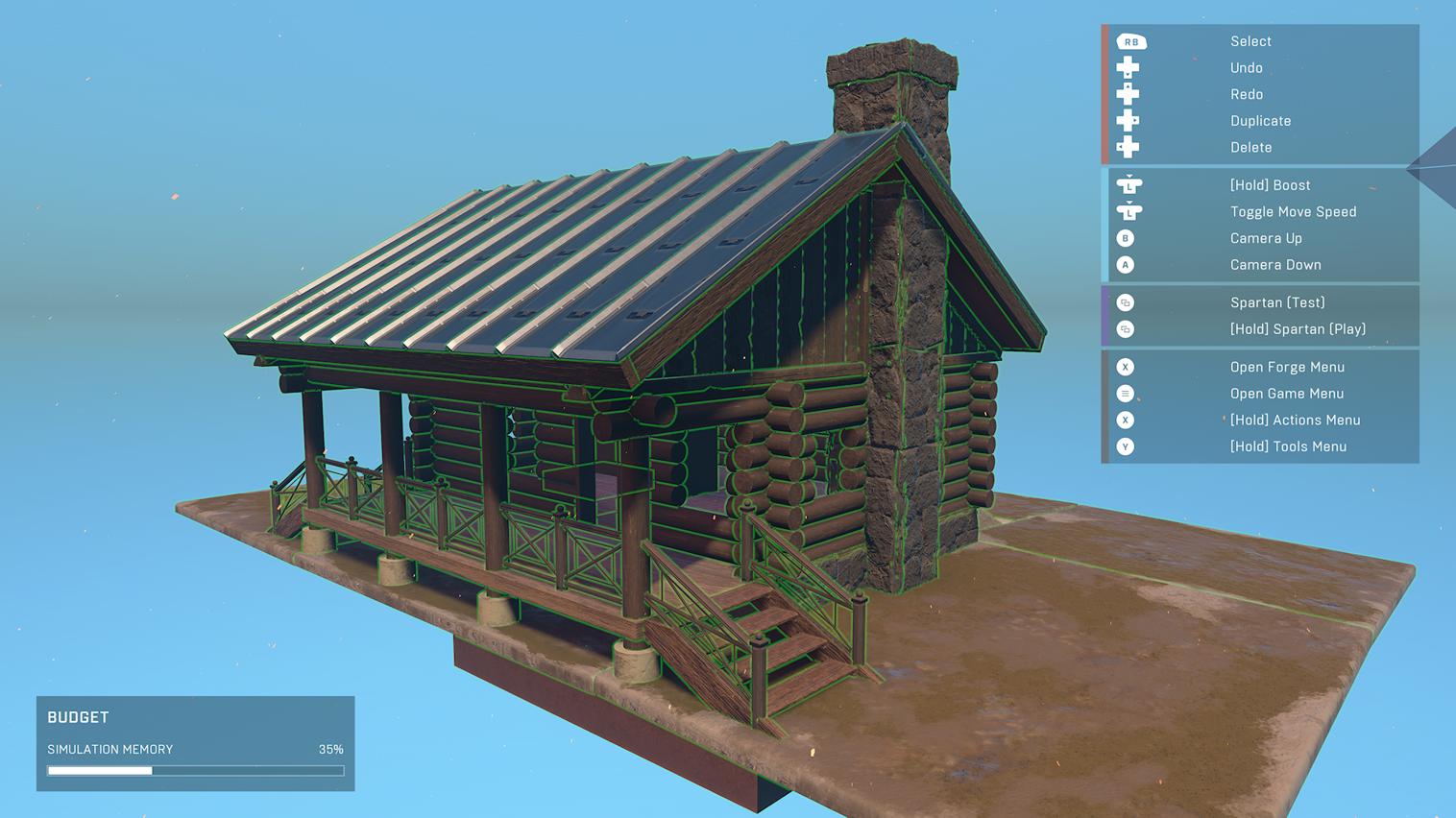Click the Camera Up label text
Viewport: 1456px width, 818px height.
coord(1266,238)
